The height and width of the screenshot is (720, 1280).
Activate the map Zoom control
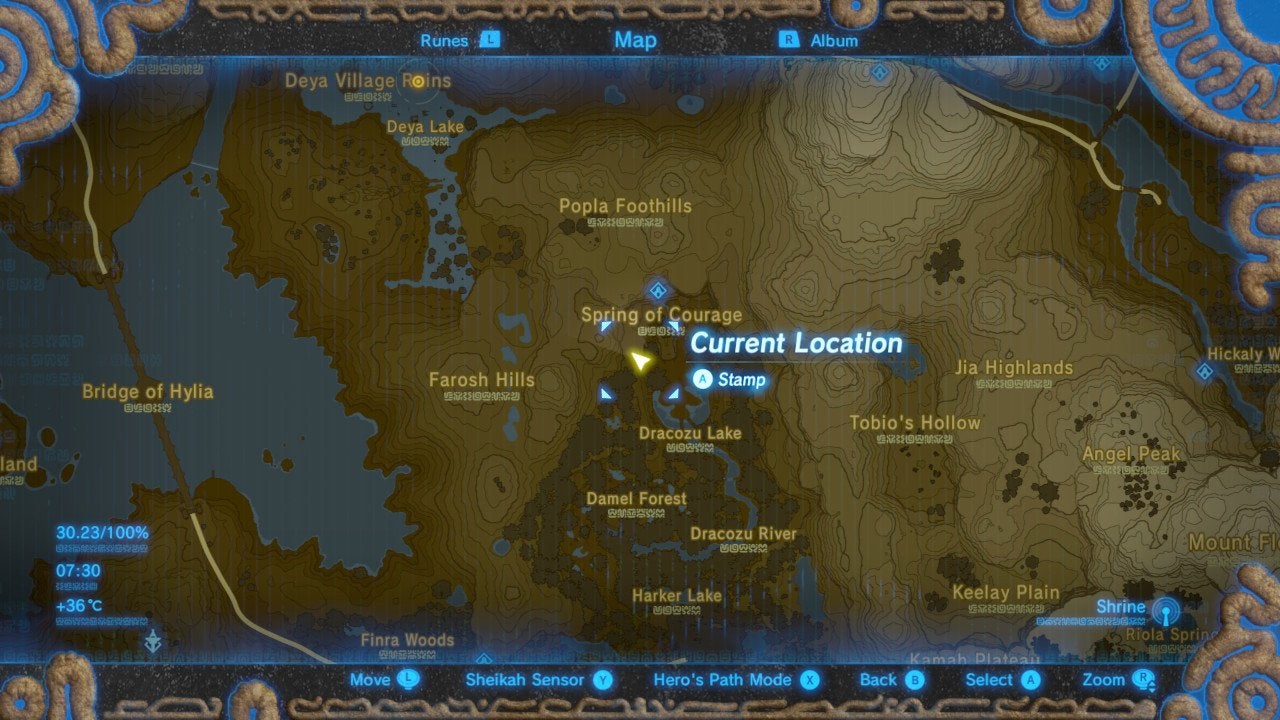point(1104,679)
